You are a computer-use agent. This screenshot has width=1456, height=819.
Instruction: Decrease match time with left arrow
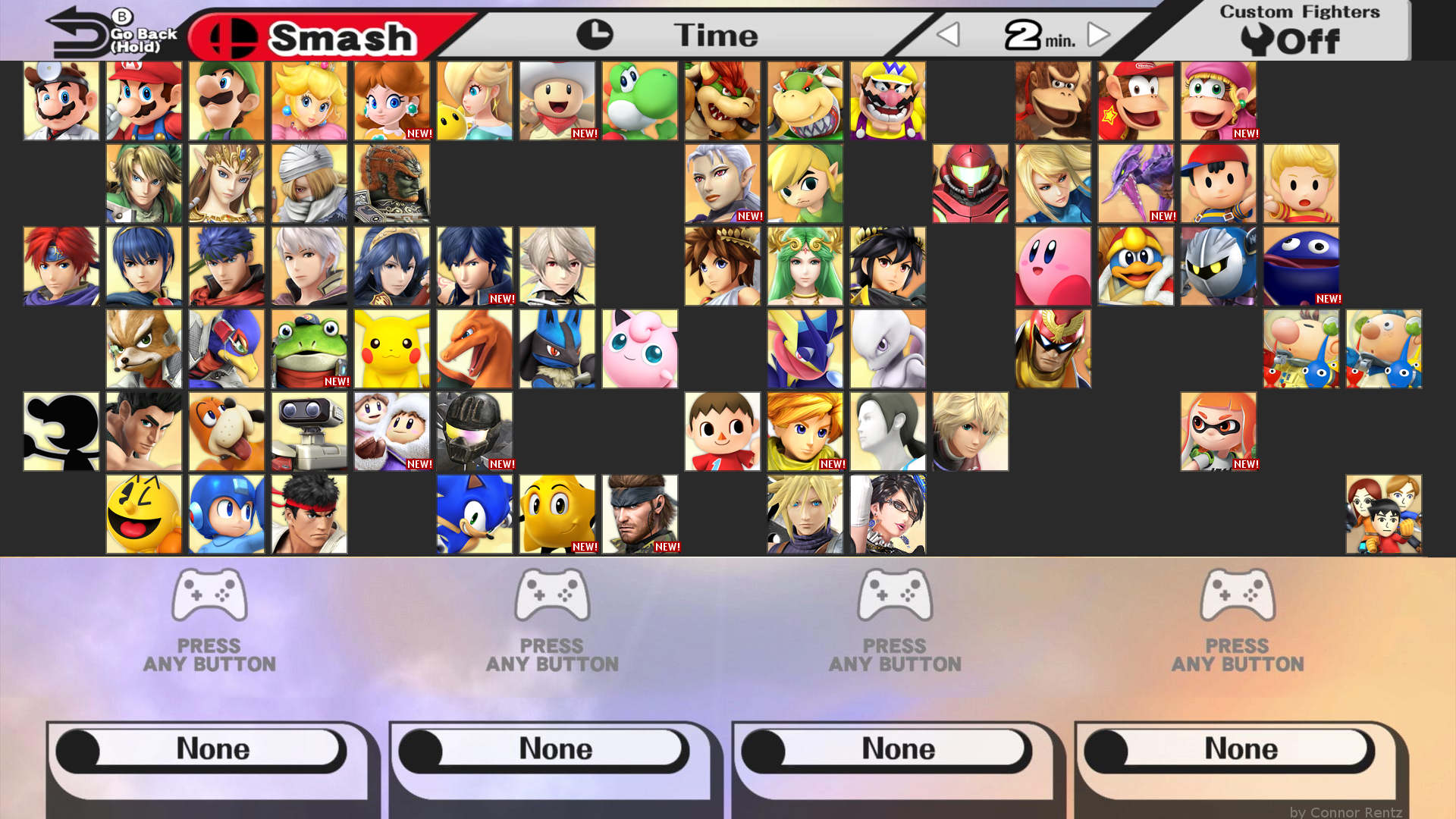tap(948, 34)
